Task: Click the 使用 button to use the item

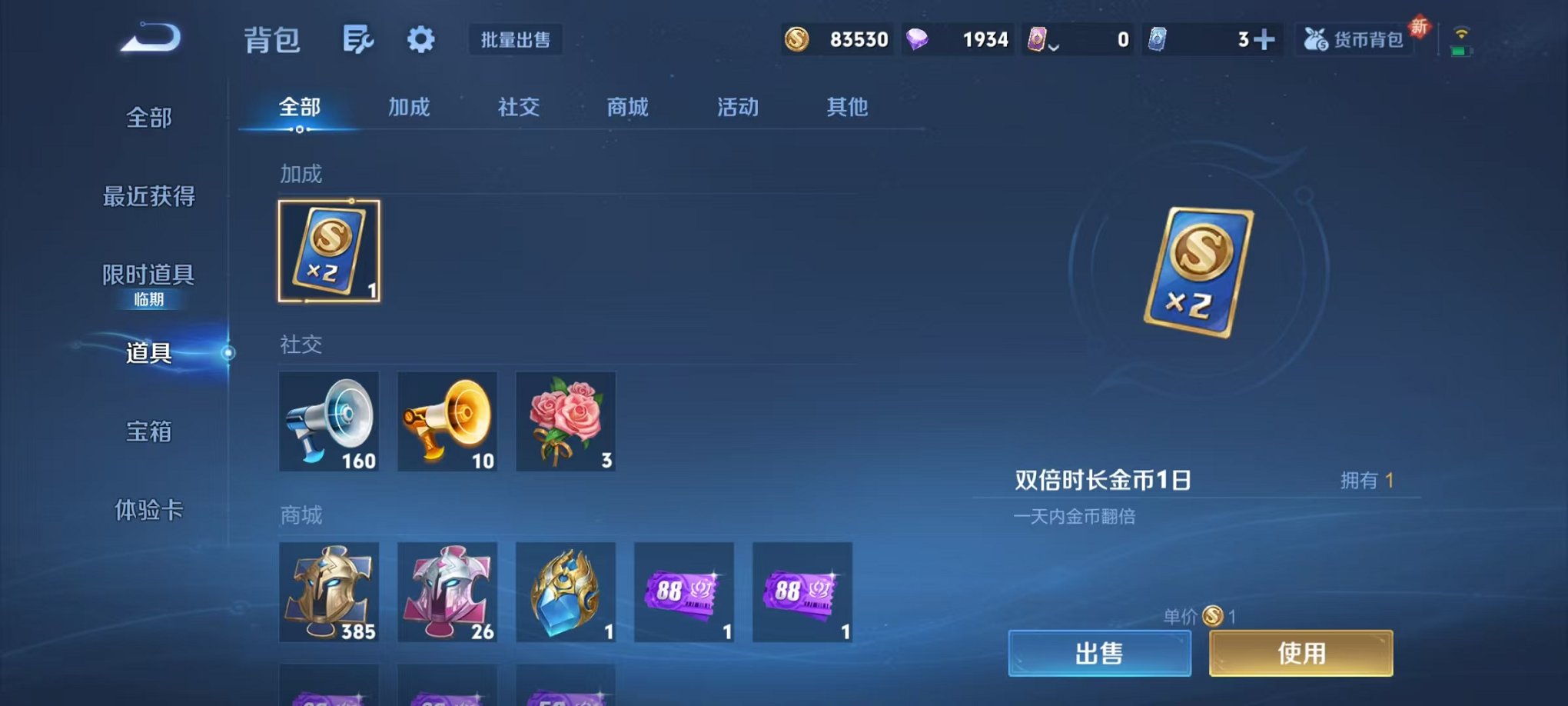Action: point(1301,651)
